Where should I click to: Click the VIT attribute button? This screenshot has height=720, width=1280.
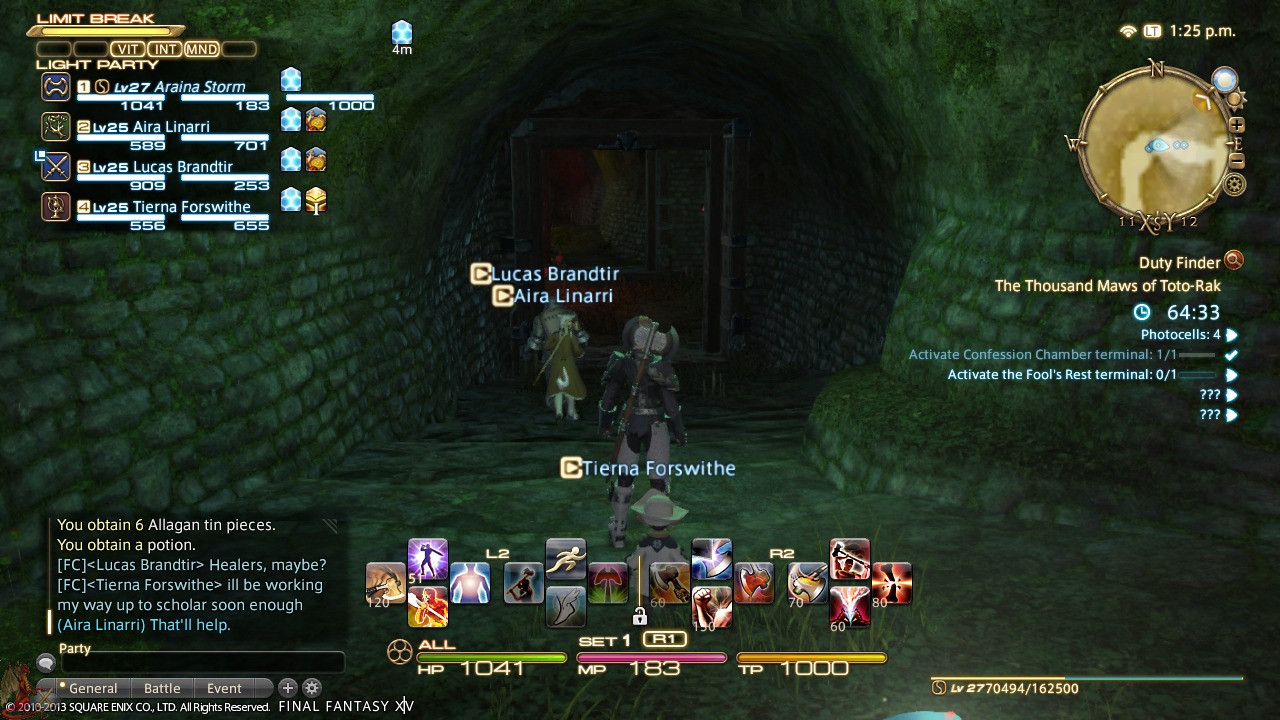pyautogui.click(x=127, y=48)
